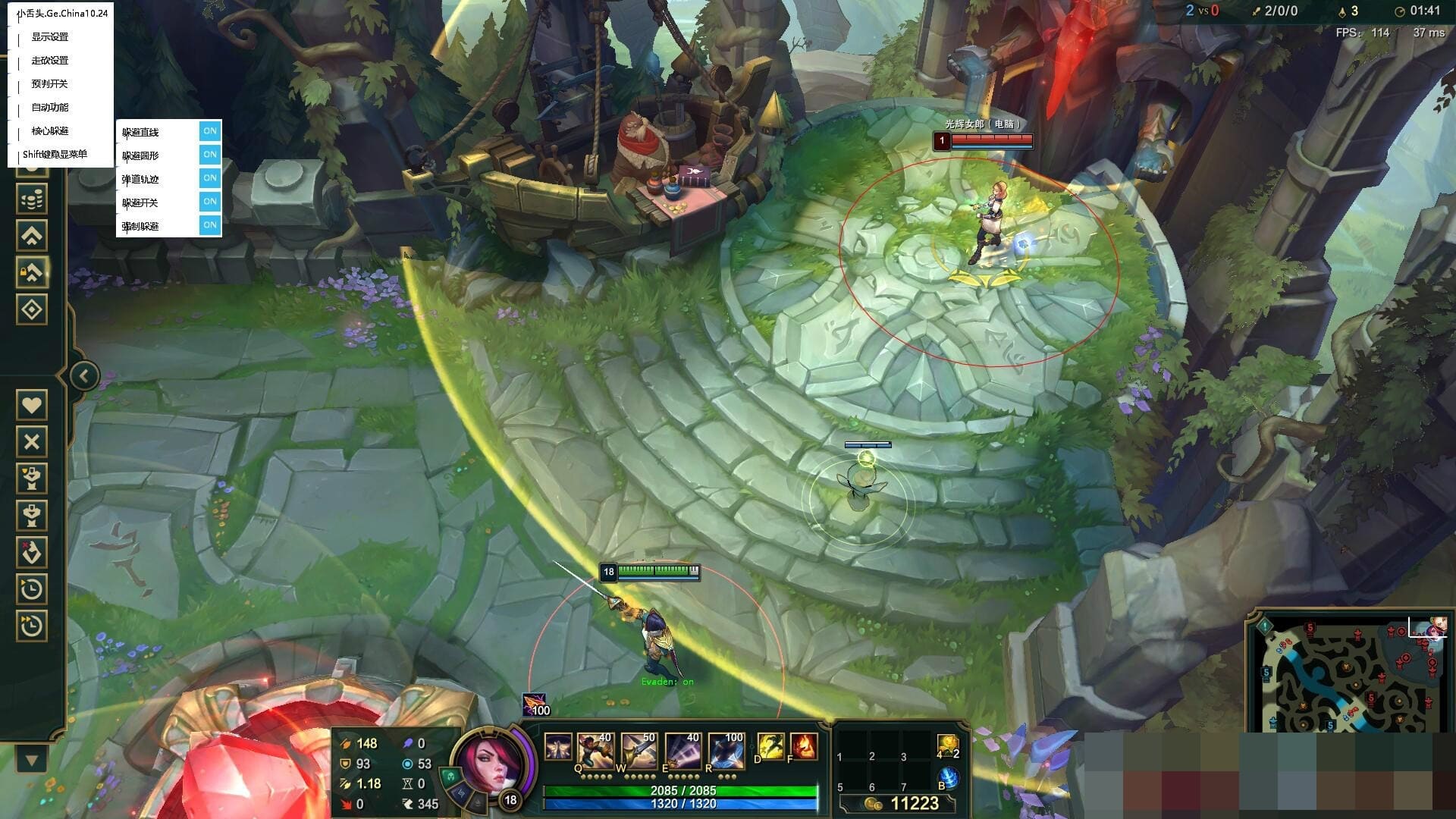
Task: Open the 自动功能 menu entry
Action: [x=50, y=108]
